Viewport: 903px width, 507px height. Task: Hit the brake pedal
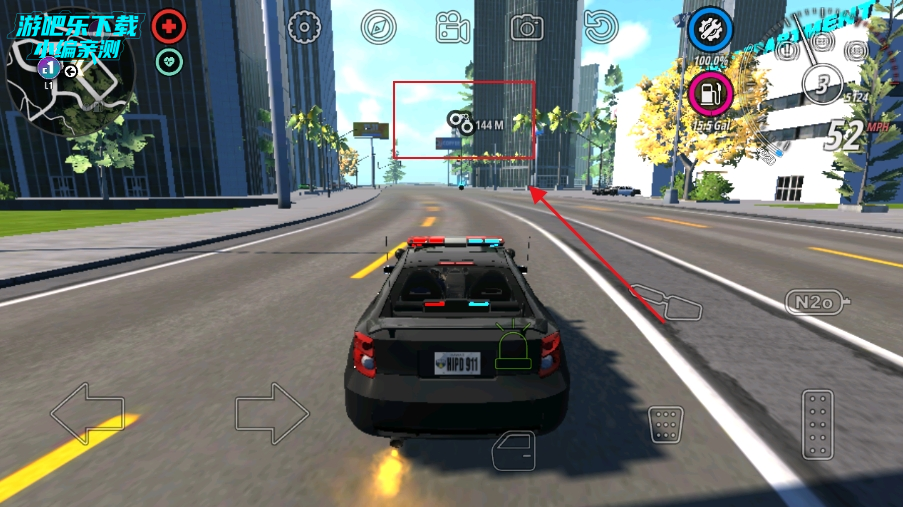tap(665, 425)
